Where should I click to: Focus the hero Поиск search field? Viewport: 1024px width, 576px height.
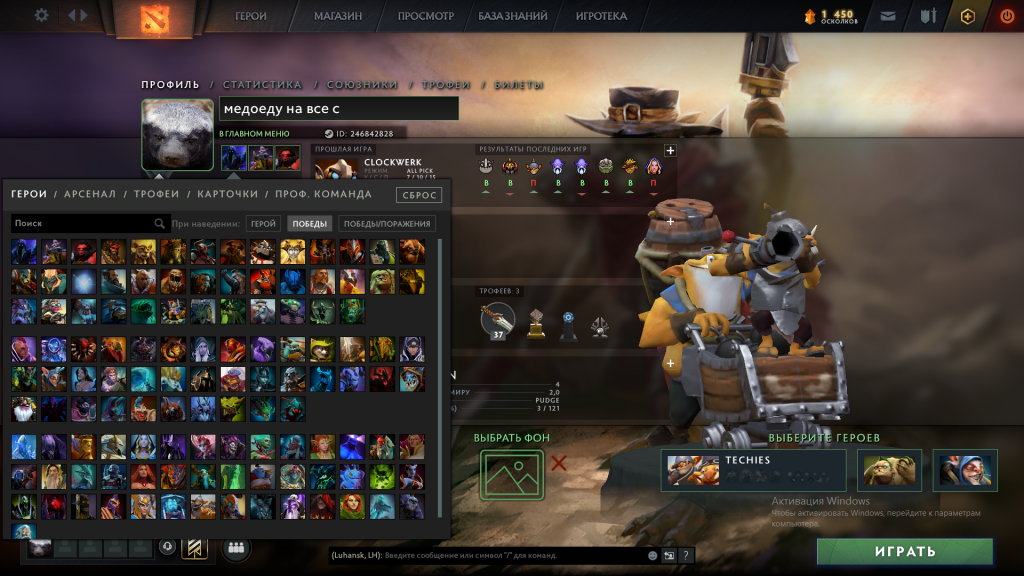(85, 224)
